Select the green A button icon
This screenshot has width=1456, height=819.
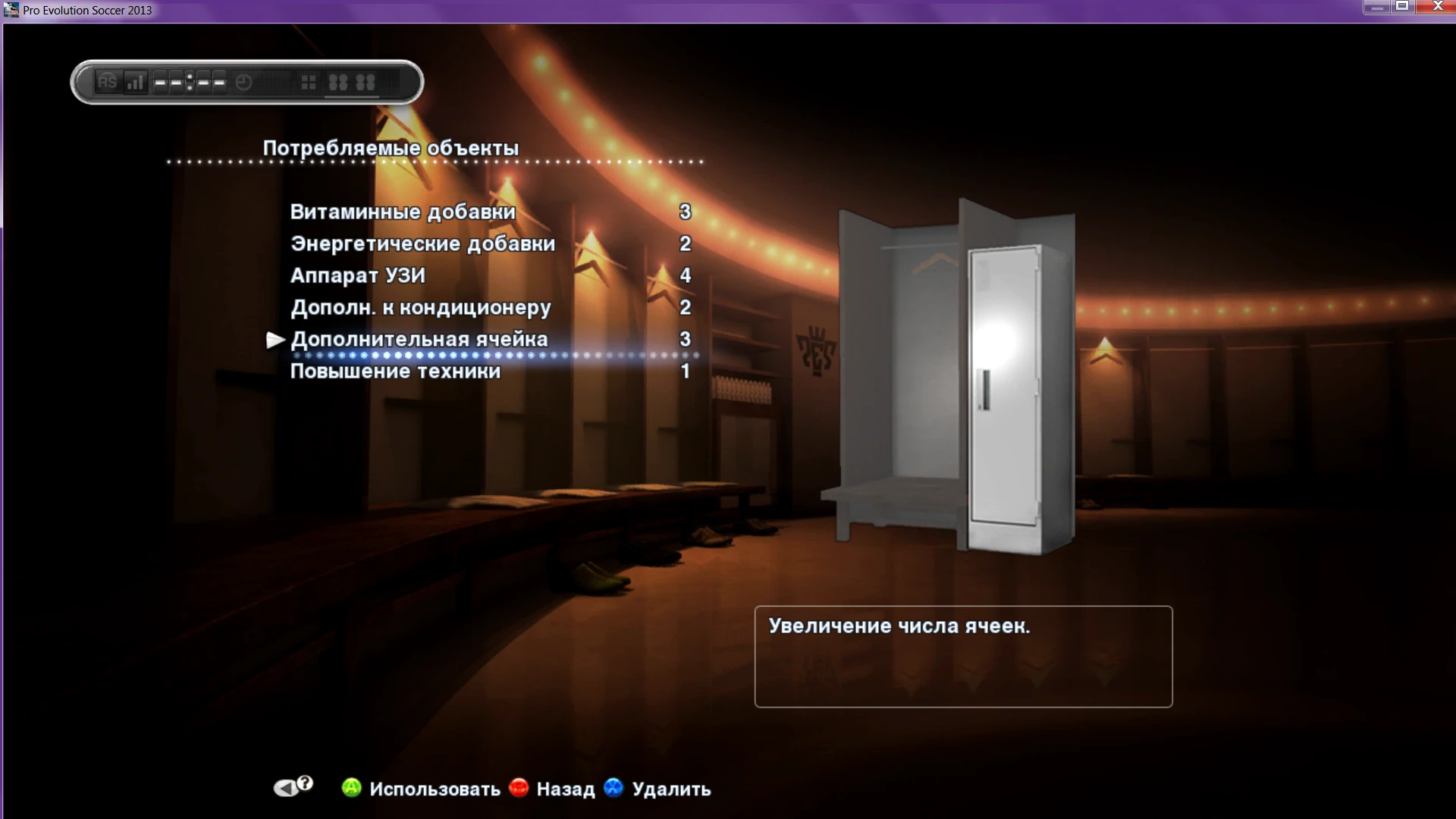point(350,789)
